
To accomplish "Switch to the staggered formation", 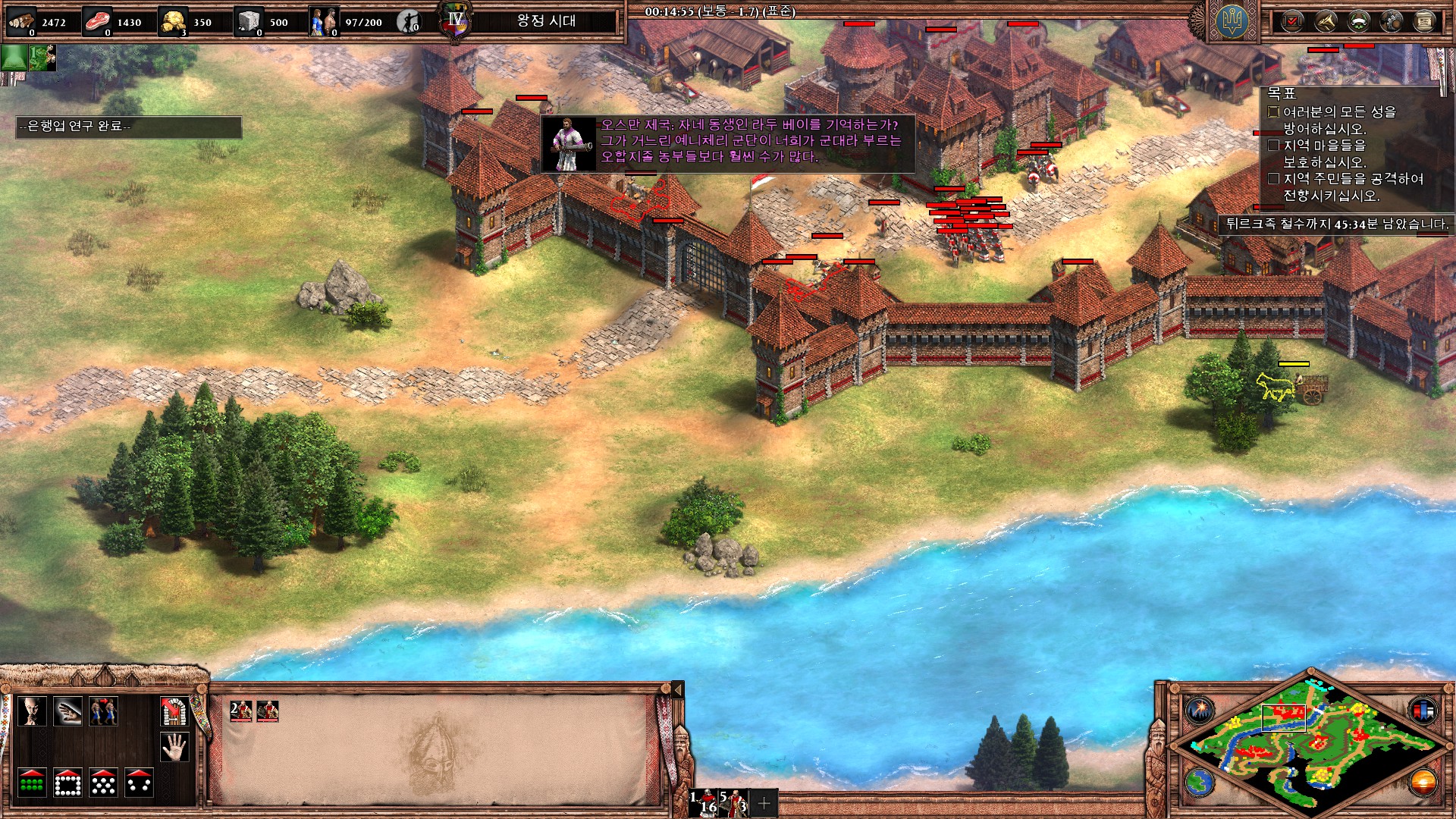I will pos(103,783).
